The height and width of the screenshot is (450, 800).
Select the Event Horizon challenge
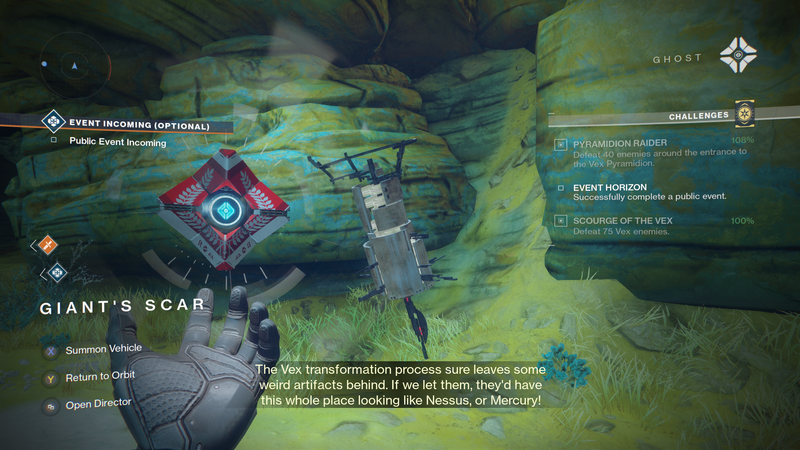[610, 187]
